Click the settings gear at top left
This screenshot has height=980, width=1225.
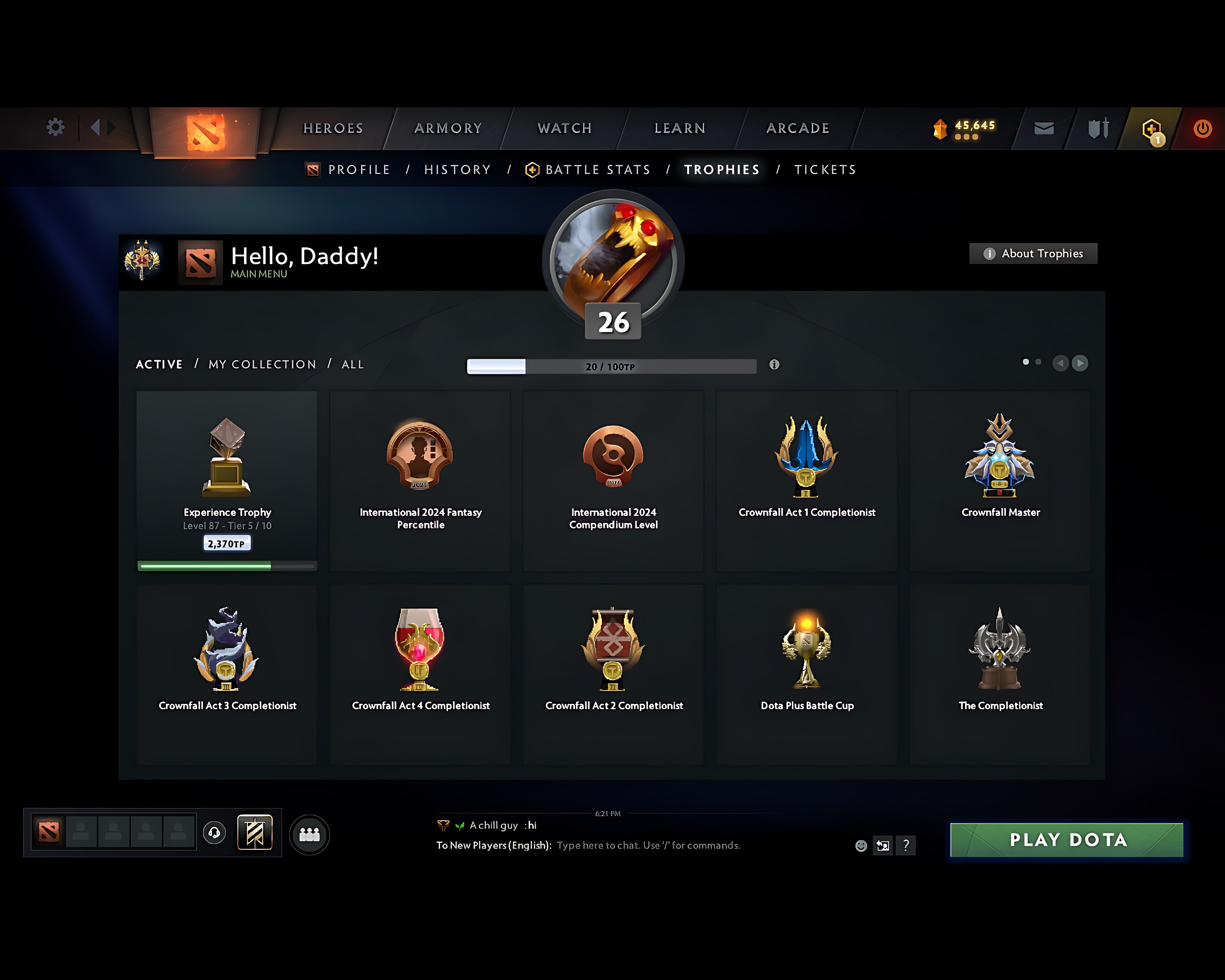pos(55,127)
